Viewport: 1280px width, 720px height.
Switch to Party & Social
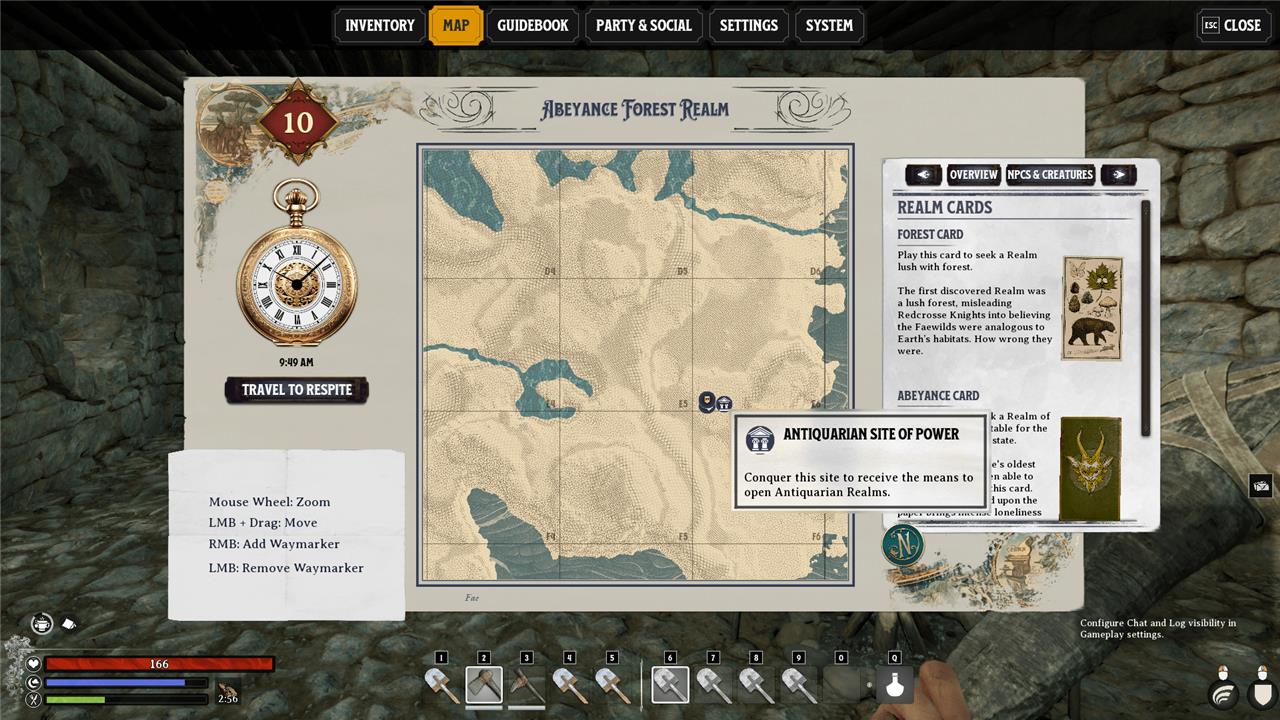click(x=643, y=25)
